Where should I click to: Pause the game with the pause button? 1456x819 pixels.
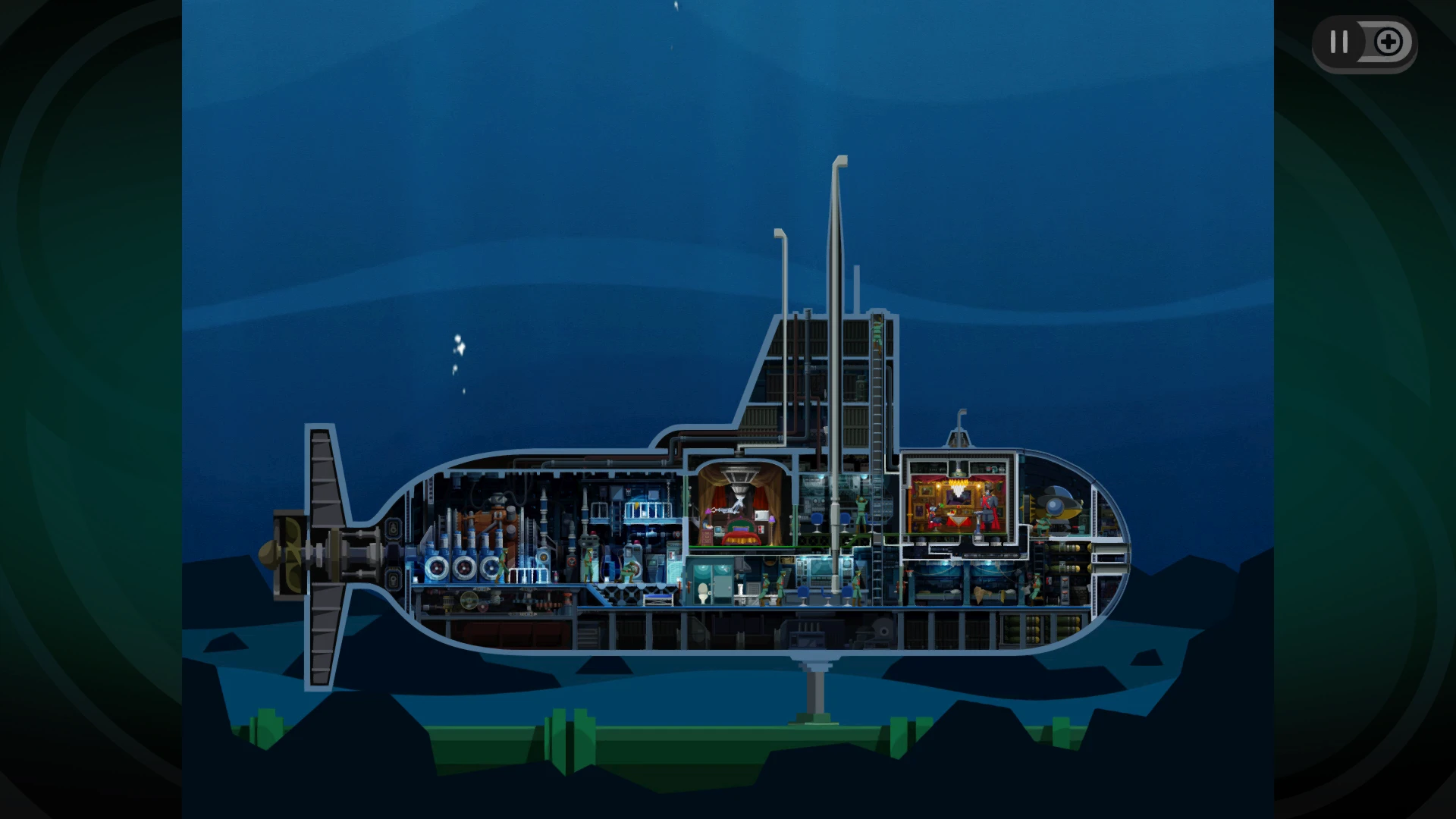[x=1339, y=42]
